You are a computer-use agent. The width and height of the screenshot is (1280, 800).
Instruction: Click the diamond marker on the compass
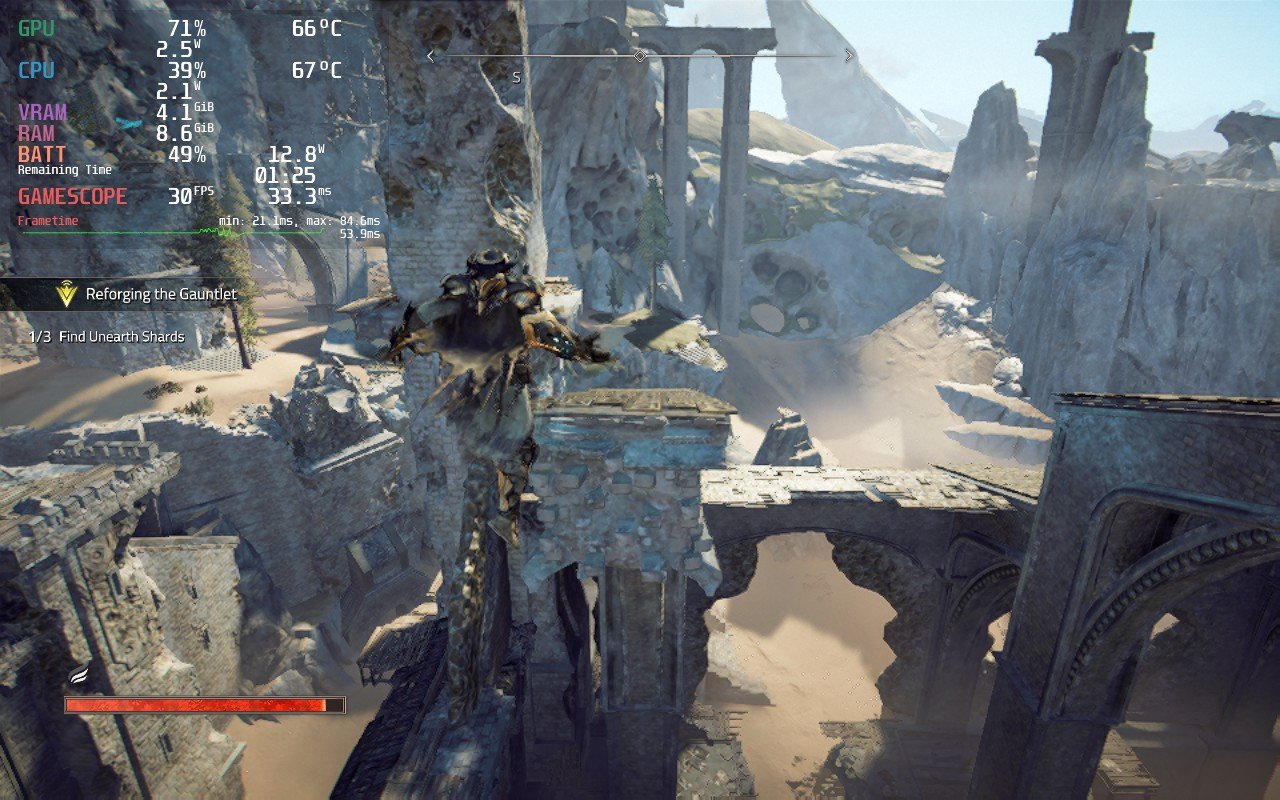640,56
